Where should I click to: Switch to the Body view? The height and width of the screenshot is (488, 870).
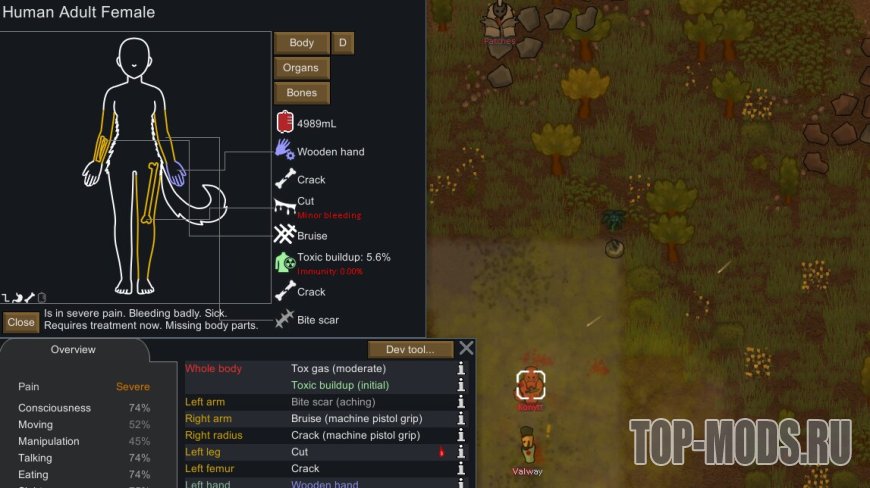point(302,43)
